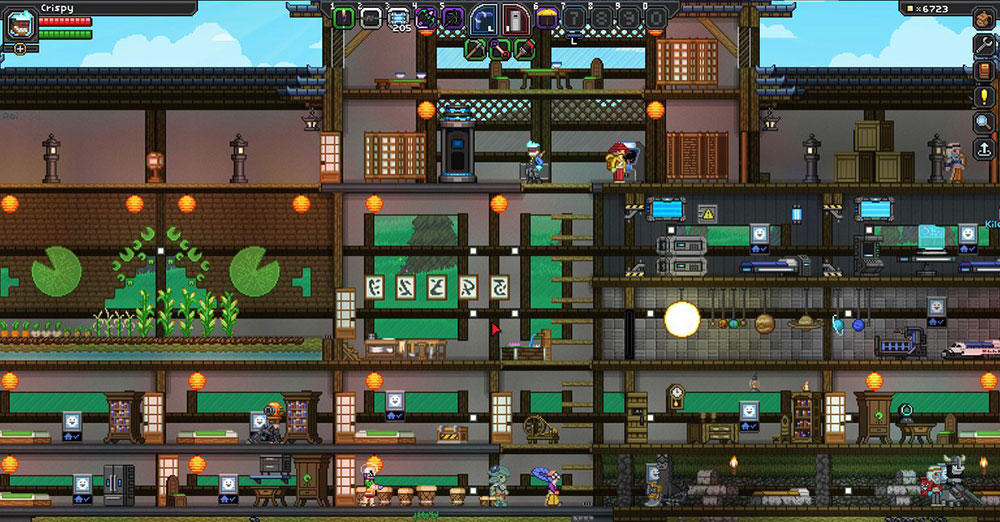Image resolution: width=1000 pixels, height=522 pixels.
Task: Equip the wire tool
Action: pos(499,46)
